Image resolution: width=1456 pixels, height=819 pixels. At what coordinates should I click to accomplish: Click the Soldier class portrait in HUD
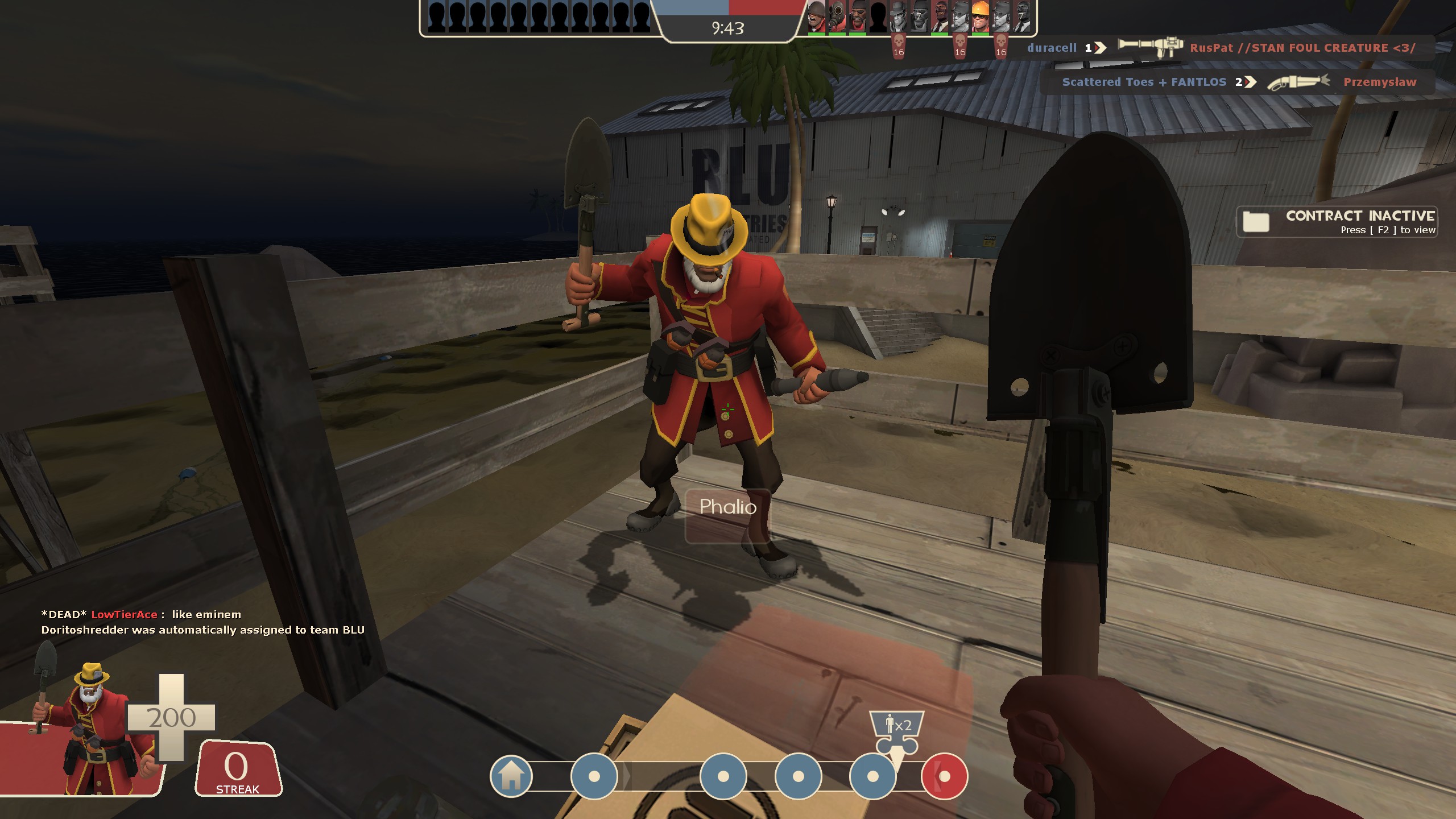tap(91, 728)
